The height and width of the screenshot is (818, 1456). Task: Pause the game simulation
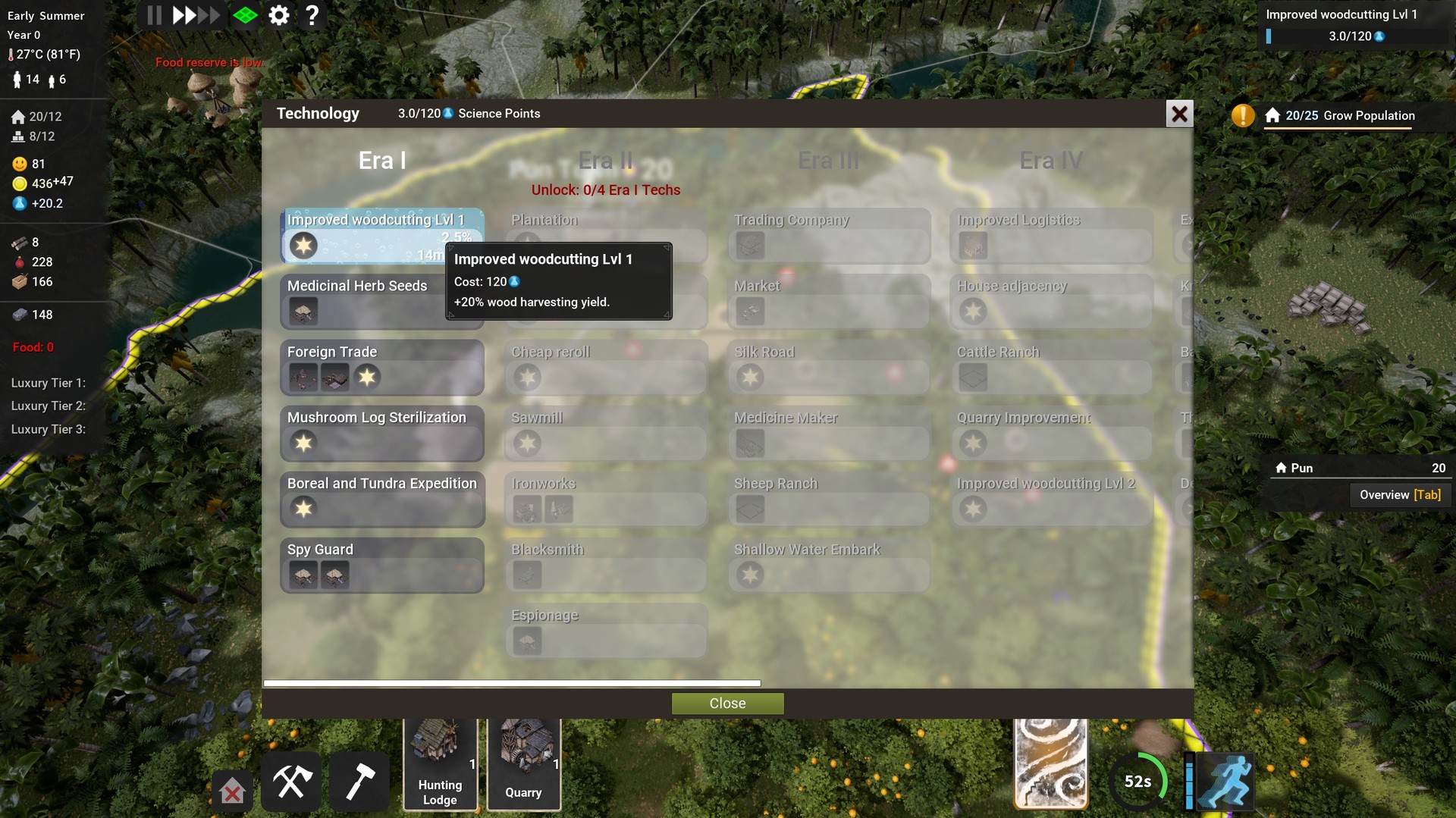154,14
